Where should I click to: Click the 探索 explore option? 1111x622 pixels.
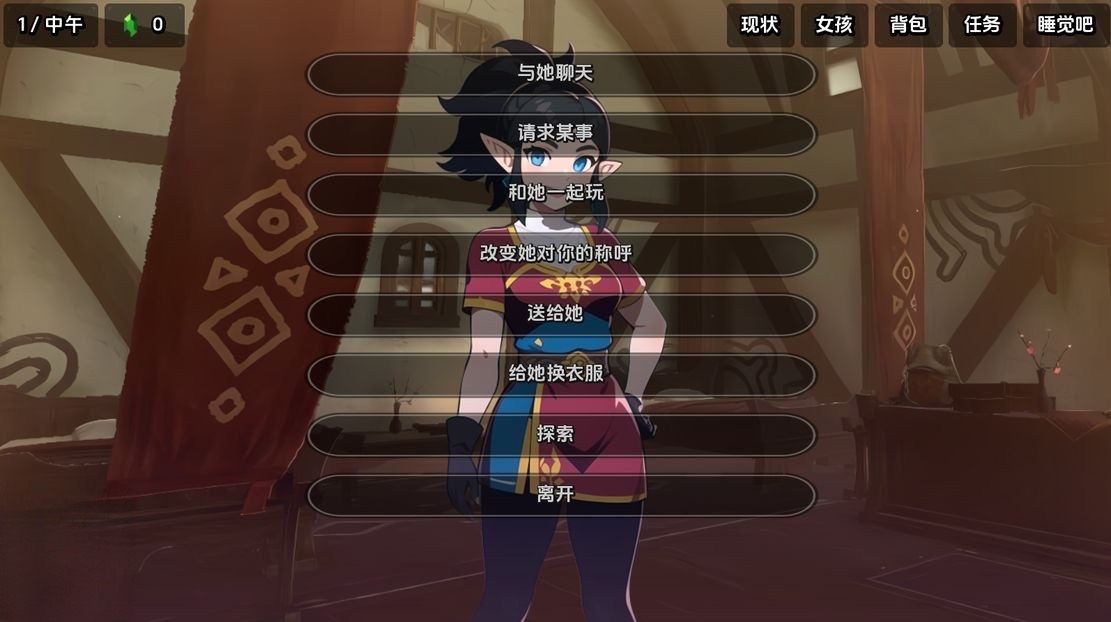(x=561, y=434)
